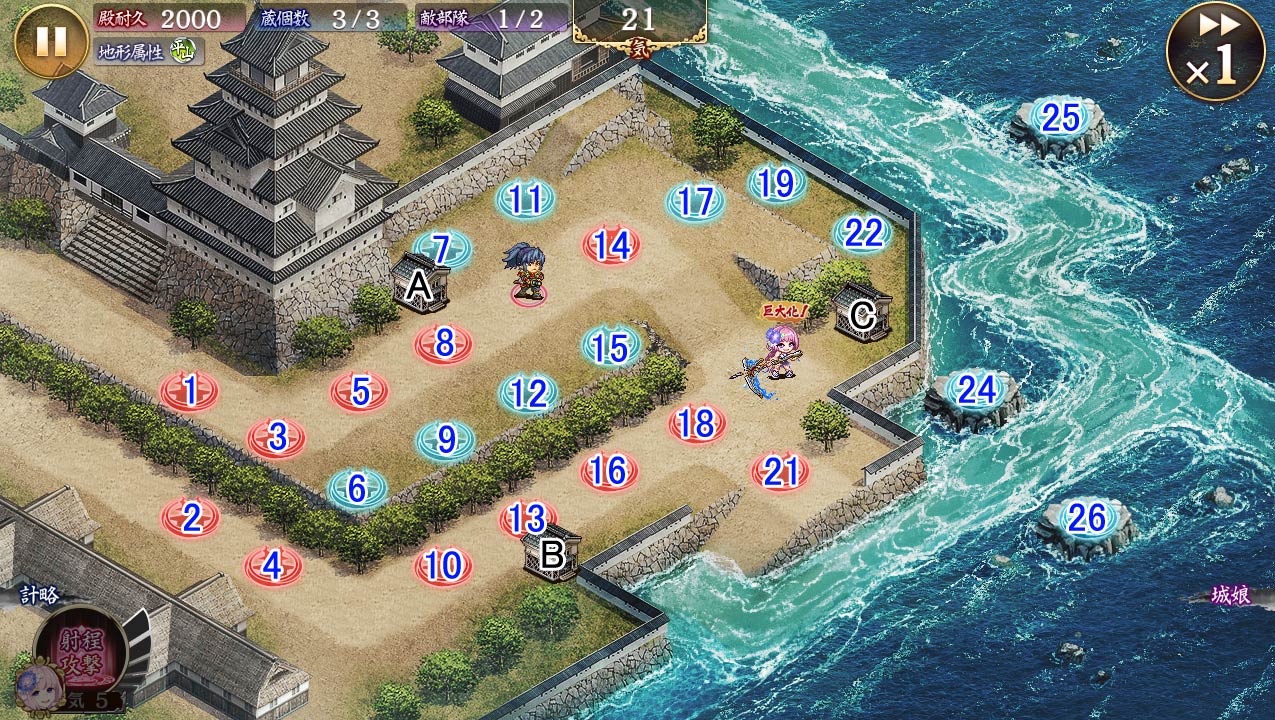Viewport: 1275px width, 720px height.
Task: Pick placement tile 25 on the sea rock
Action: [1060, 119]
